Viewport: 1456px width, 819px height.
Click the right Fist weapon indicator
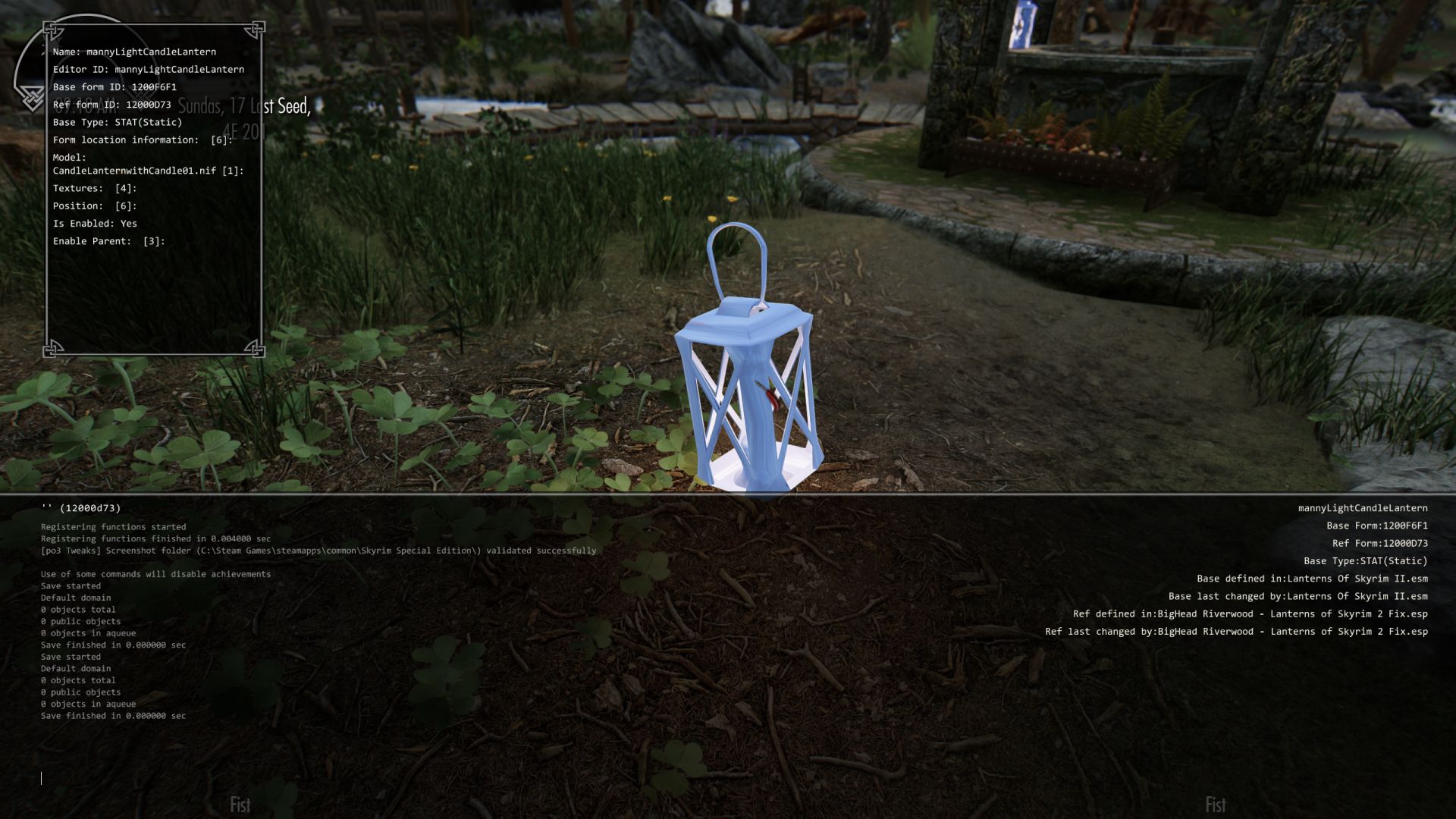click(1216, 802)
